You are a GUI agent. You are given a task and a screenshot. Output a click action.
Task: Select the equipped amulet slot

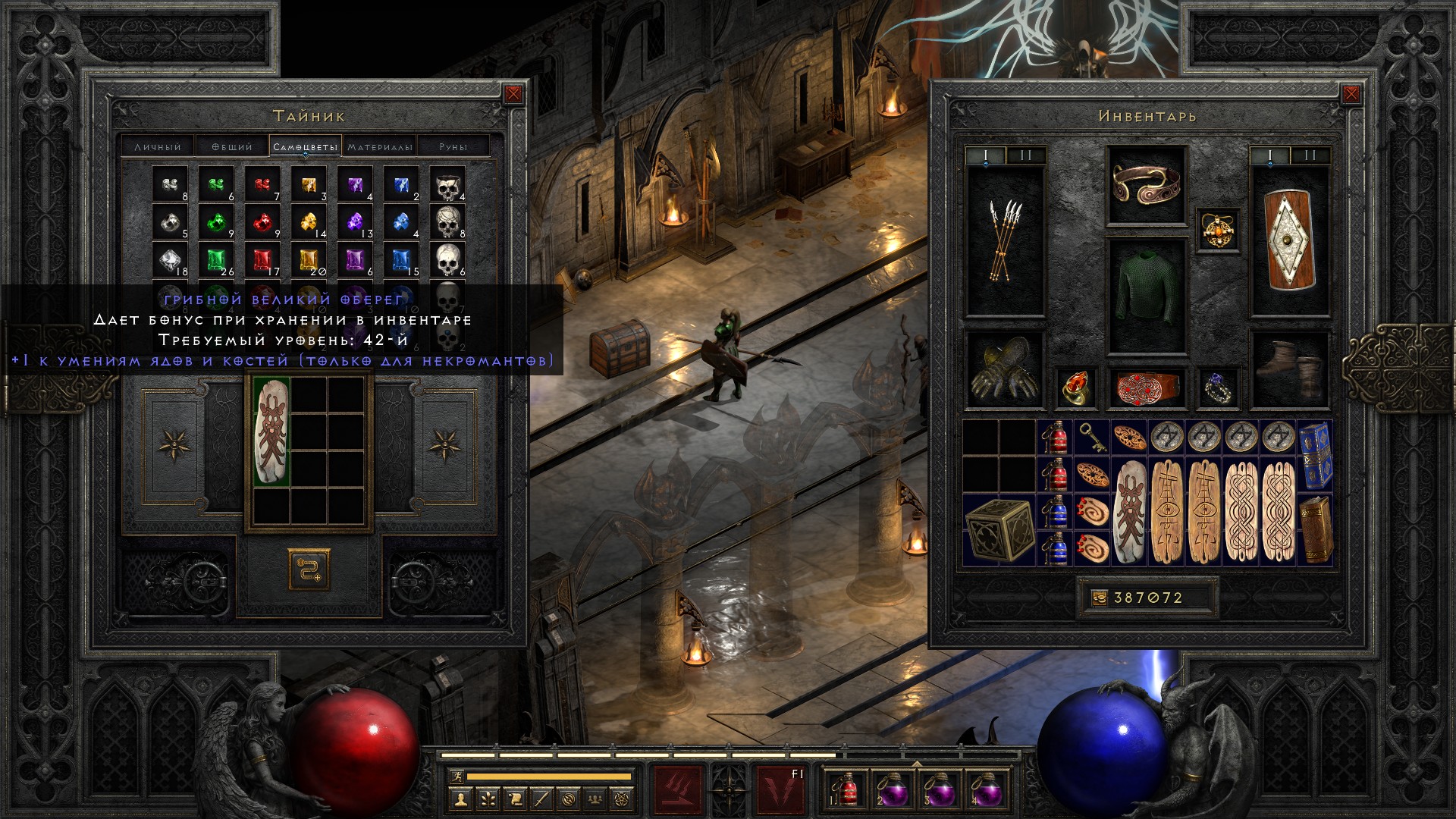1219,230
